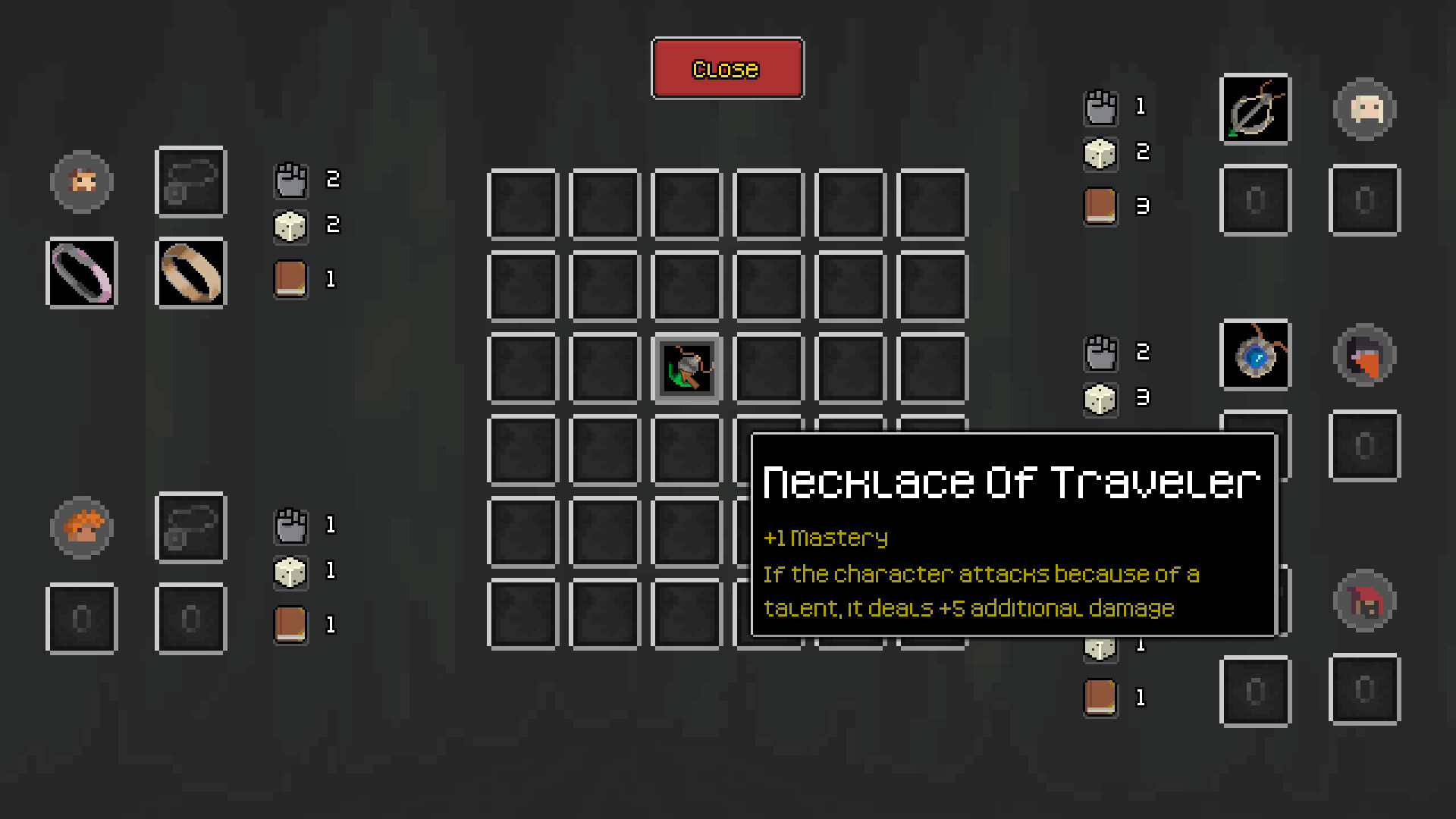Click the fist icon showing 1 top right

click(1100, 108)
